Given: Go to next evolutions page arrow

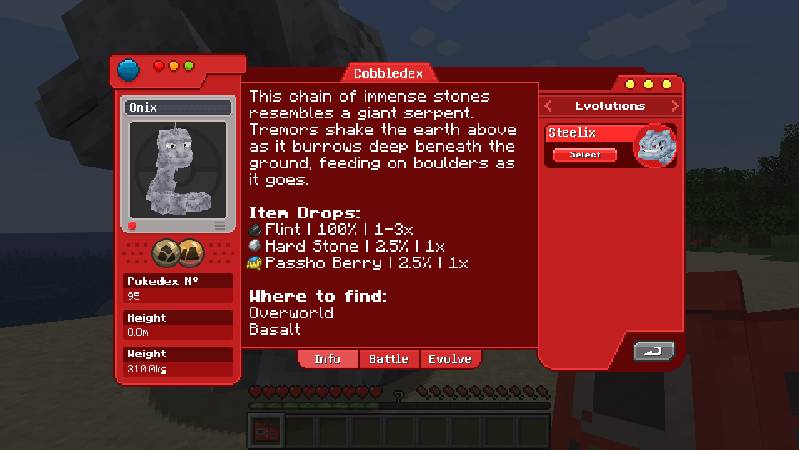Looking at the screenshot, I should [674, 106].
